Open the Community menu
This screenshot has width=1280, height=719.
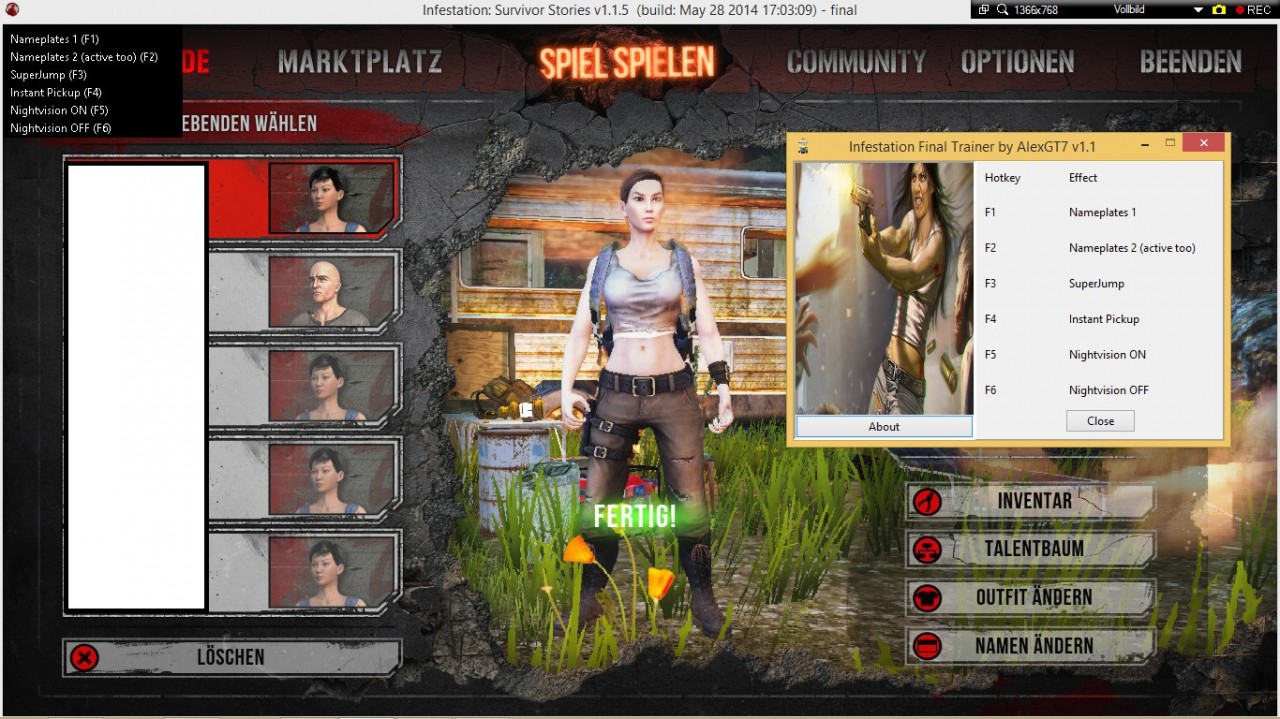coord(856,62)
